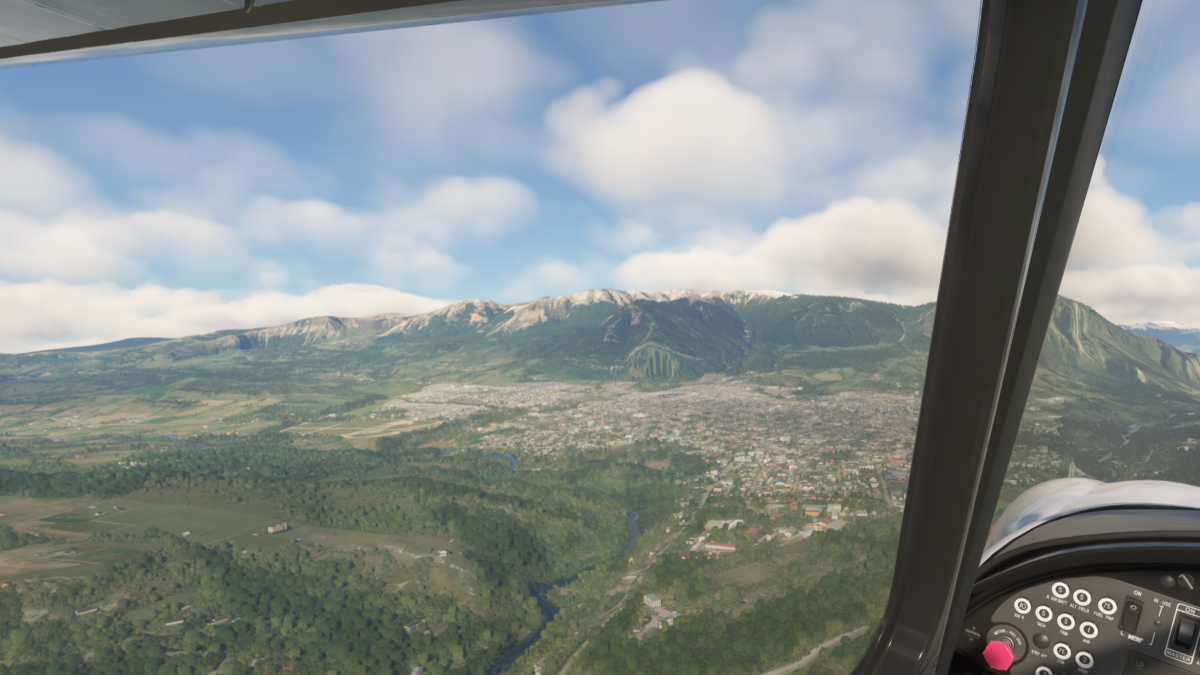This screenshot has height=675, width=1200.
Task: Click the STBY ATT round button
Action: click(1041, 640)
